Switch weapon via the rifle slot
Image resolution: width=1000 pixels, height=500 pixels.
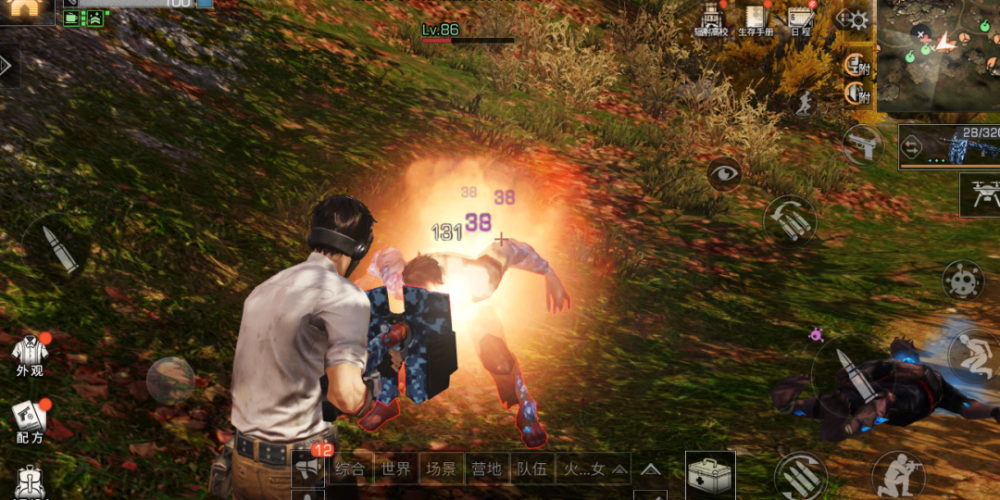[x=949, y=147]
